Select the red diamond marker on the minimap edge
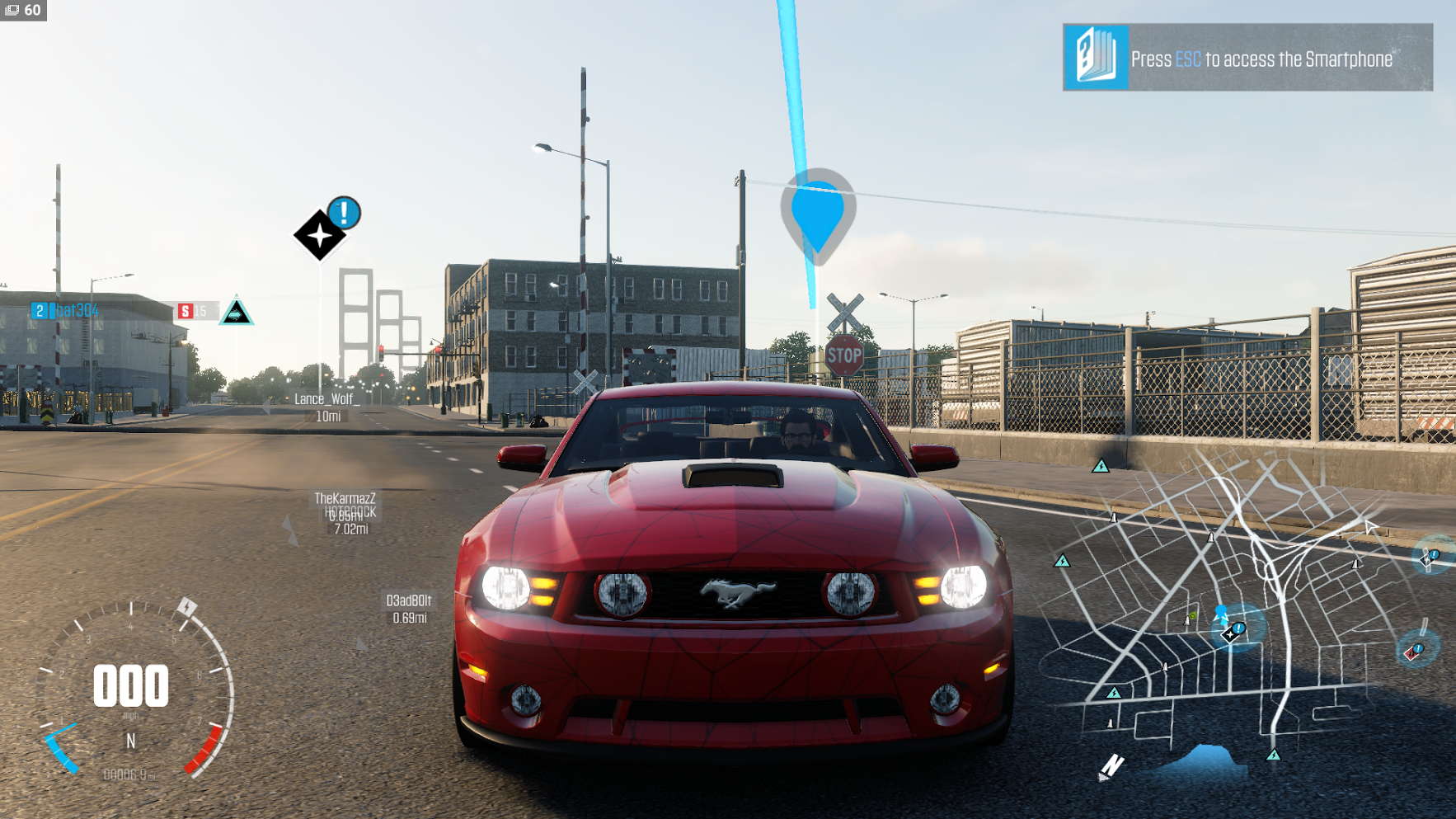 [1412, 652]
